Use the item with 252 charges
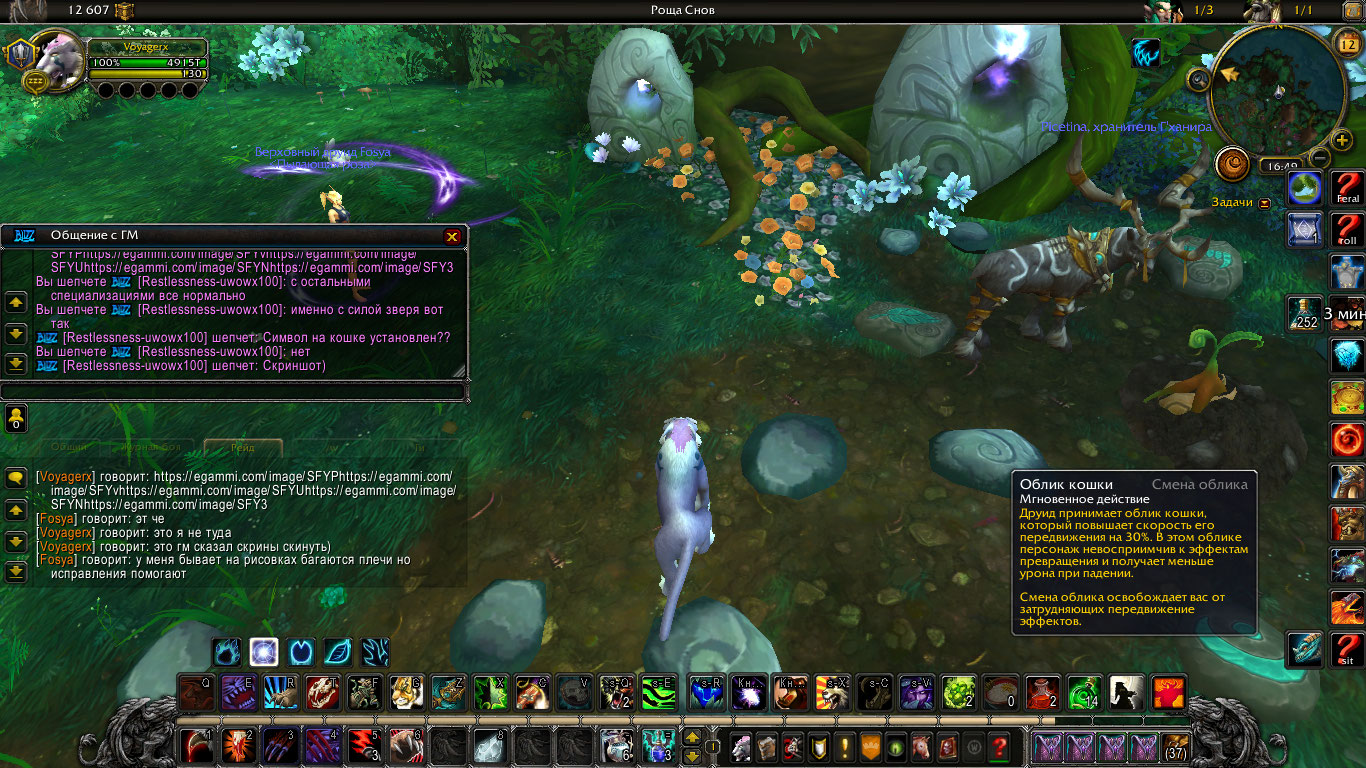1366x768 pixels. pyautogui.click(x=1305, y=313)
